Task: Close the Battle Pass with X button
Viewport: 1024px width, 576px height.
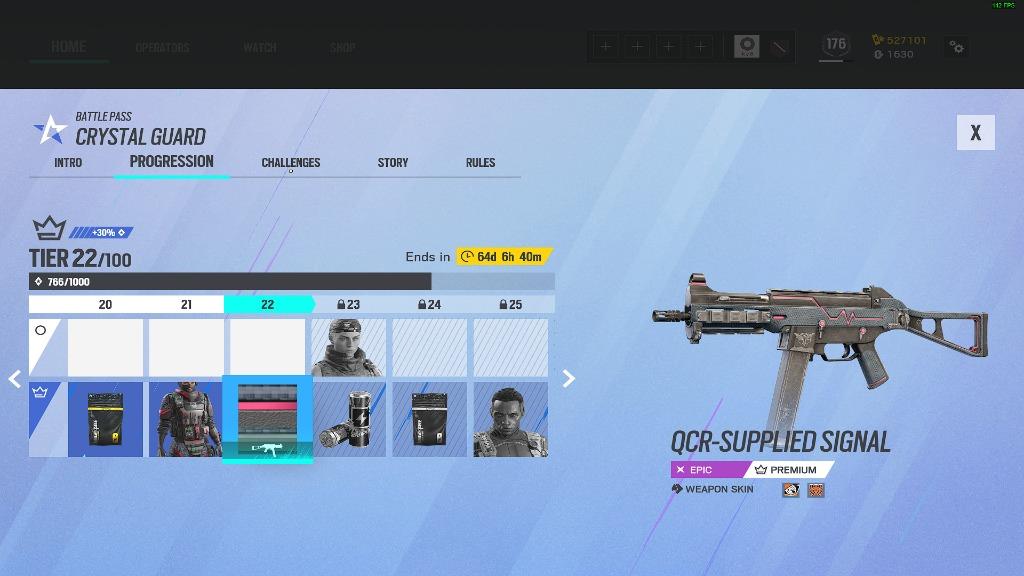Action: pos(975,133)
